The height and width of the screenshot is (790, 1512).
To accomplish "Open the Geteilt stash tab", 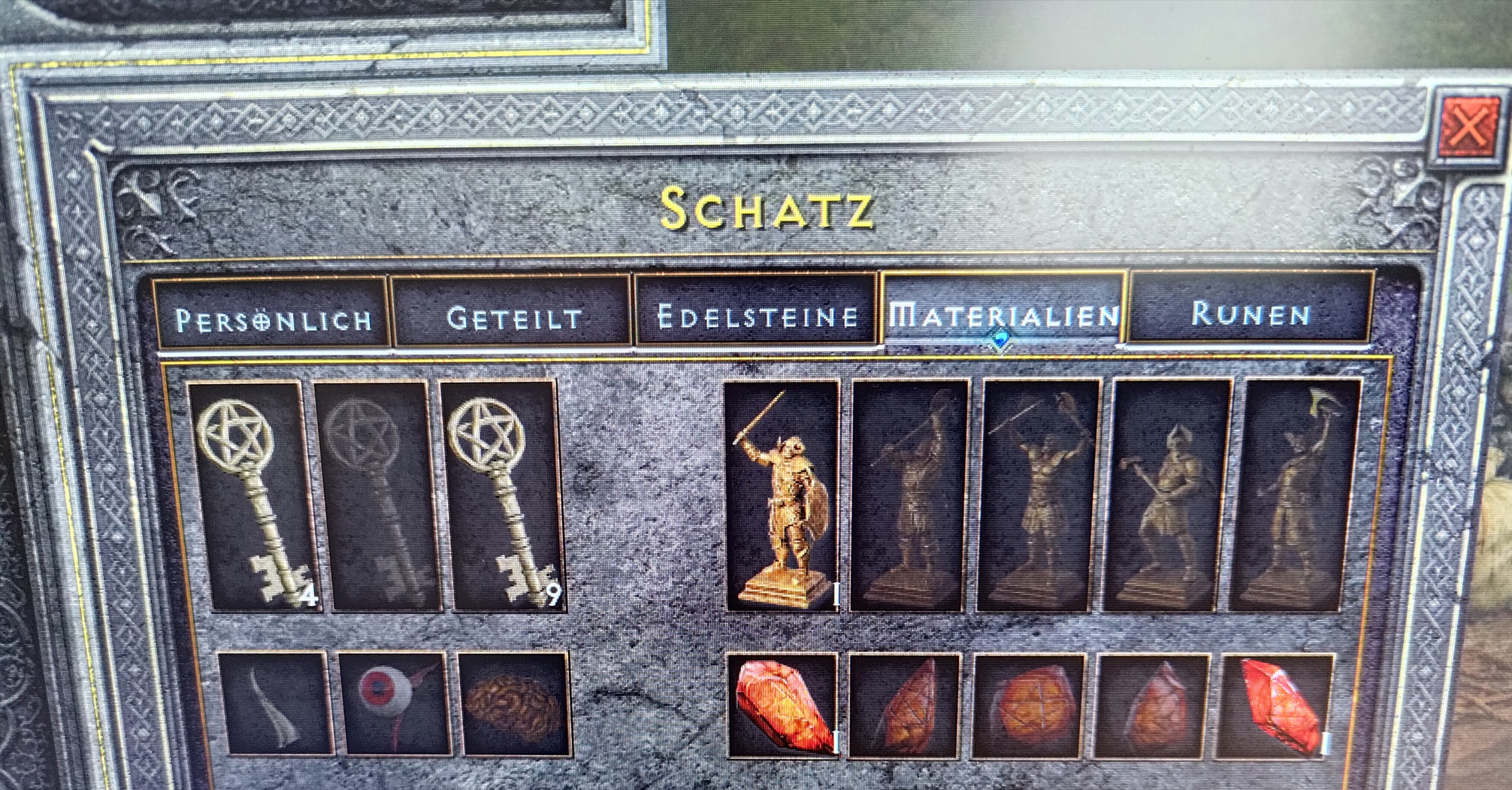I will tap(514, 318).
